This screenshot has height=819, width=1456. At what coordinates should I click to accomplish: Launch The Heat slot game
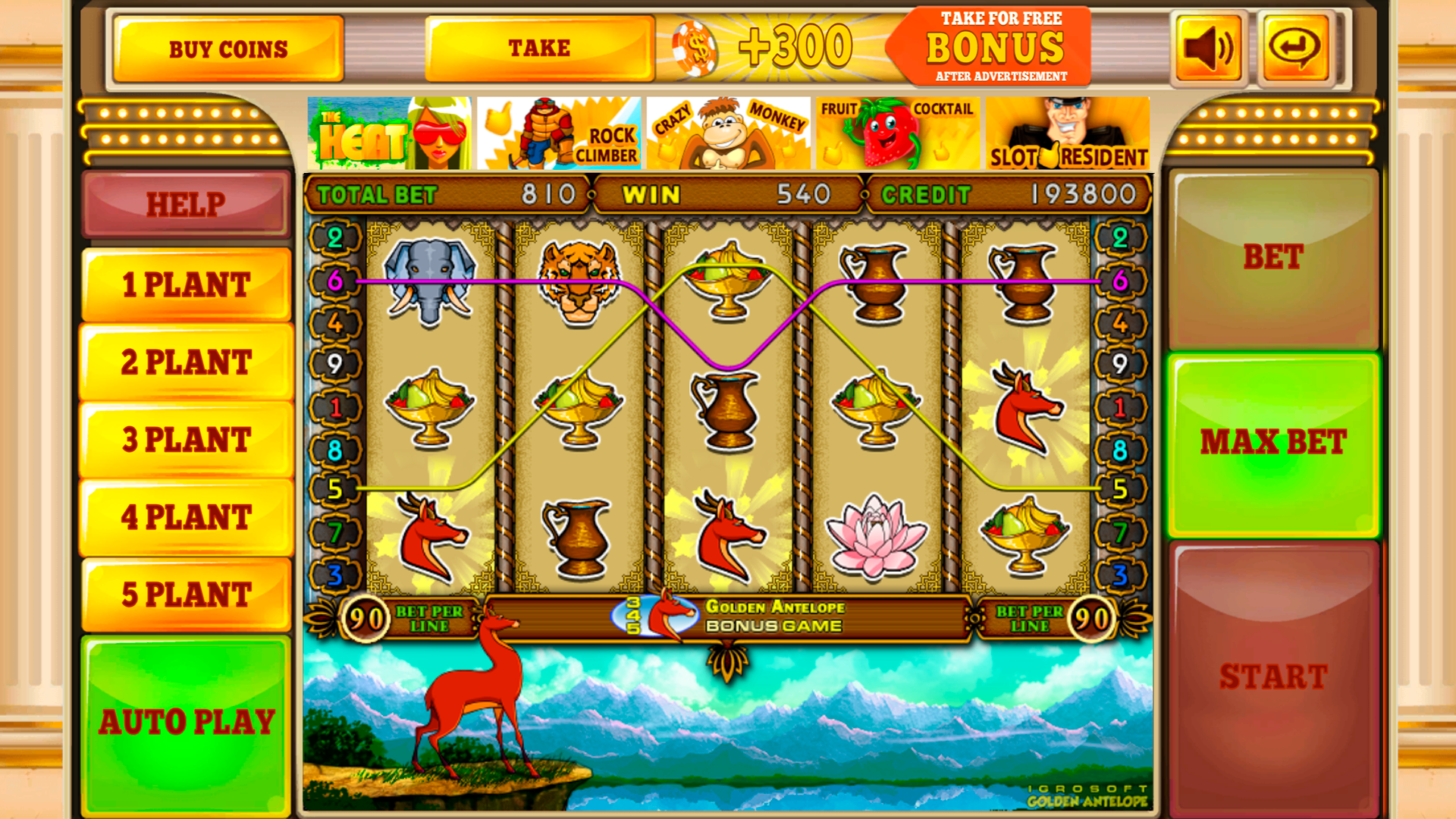(388, 132)
